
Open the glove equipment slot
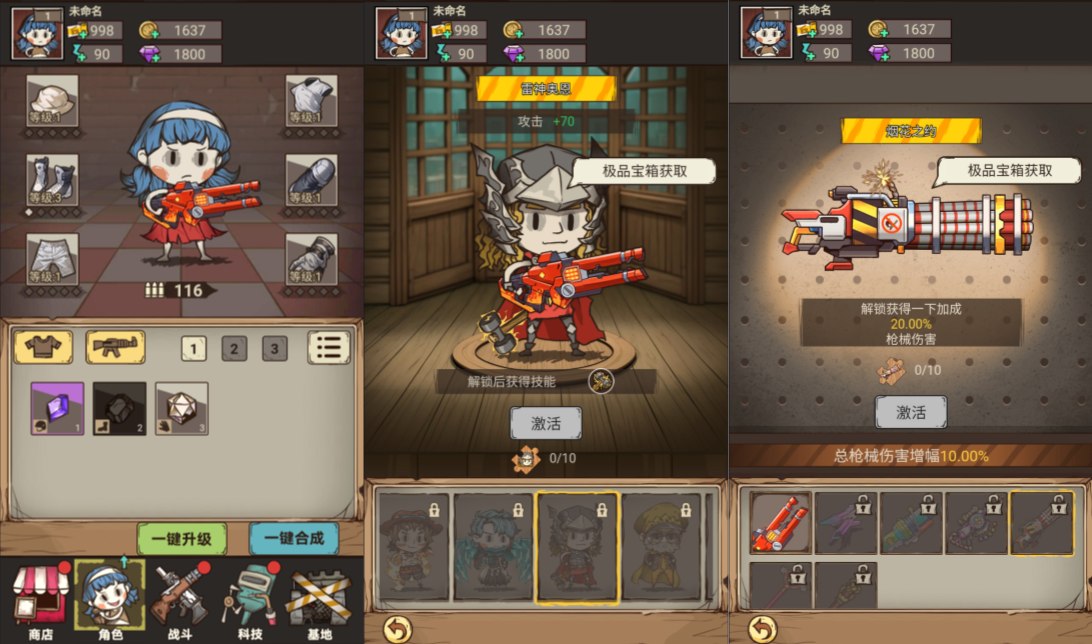311,259
